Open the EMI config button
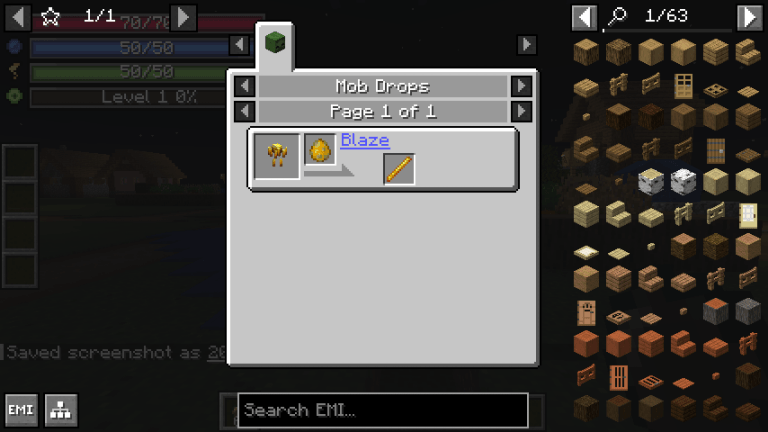The width and height of the screenshot is (768, 432). (x=20, y=410)
